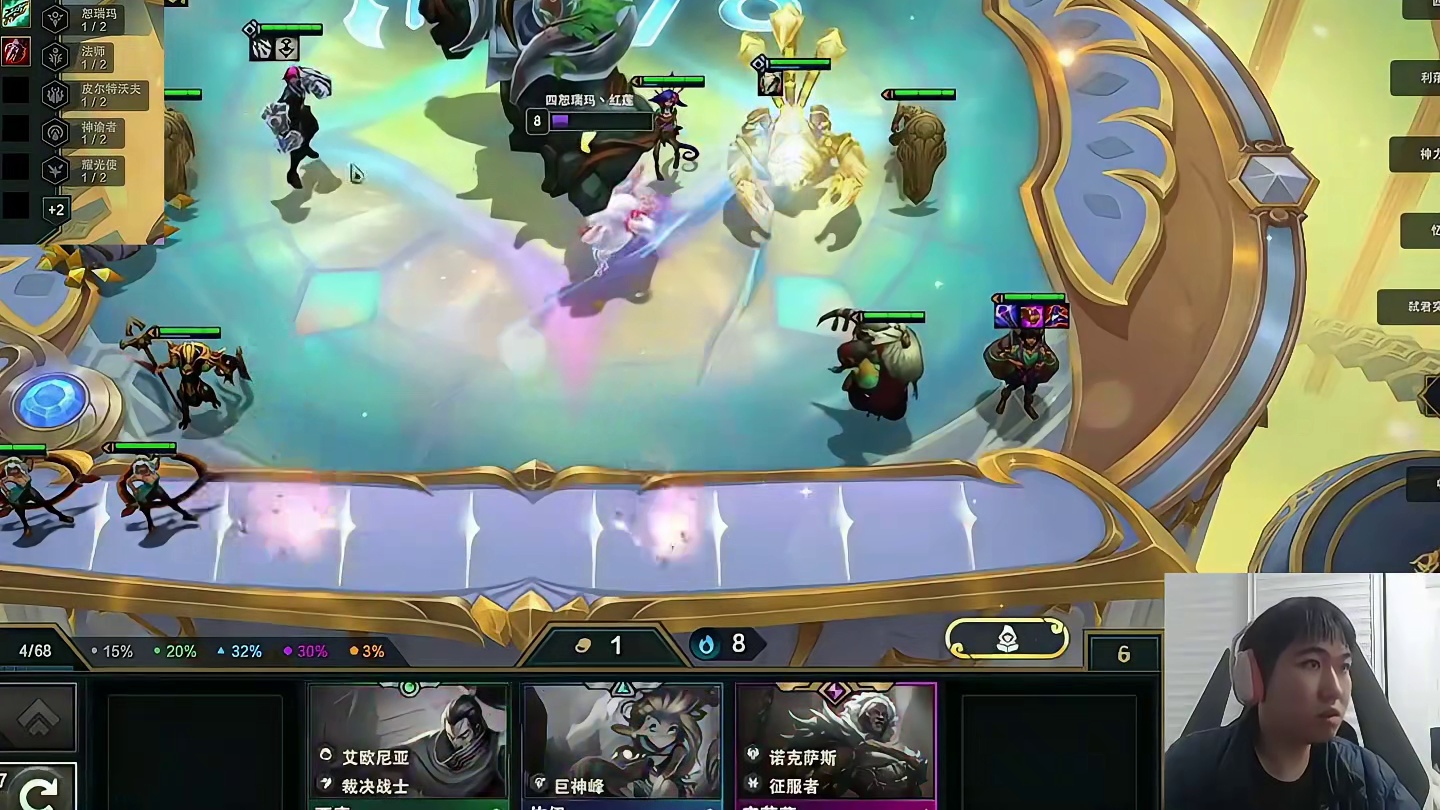1440x810 pixels.
Task: Buy the 艾欧尼亚 裁决战士 champion card
Action: coord(408,745)
